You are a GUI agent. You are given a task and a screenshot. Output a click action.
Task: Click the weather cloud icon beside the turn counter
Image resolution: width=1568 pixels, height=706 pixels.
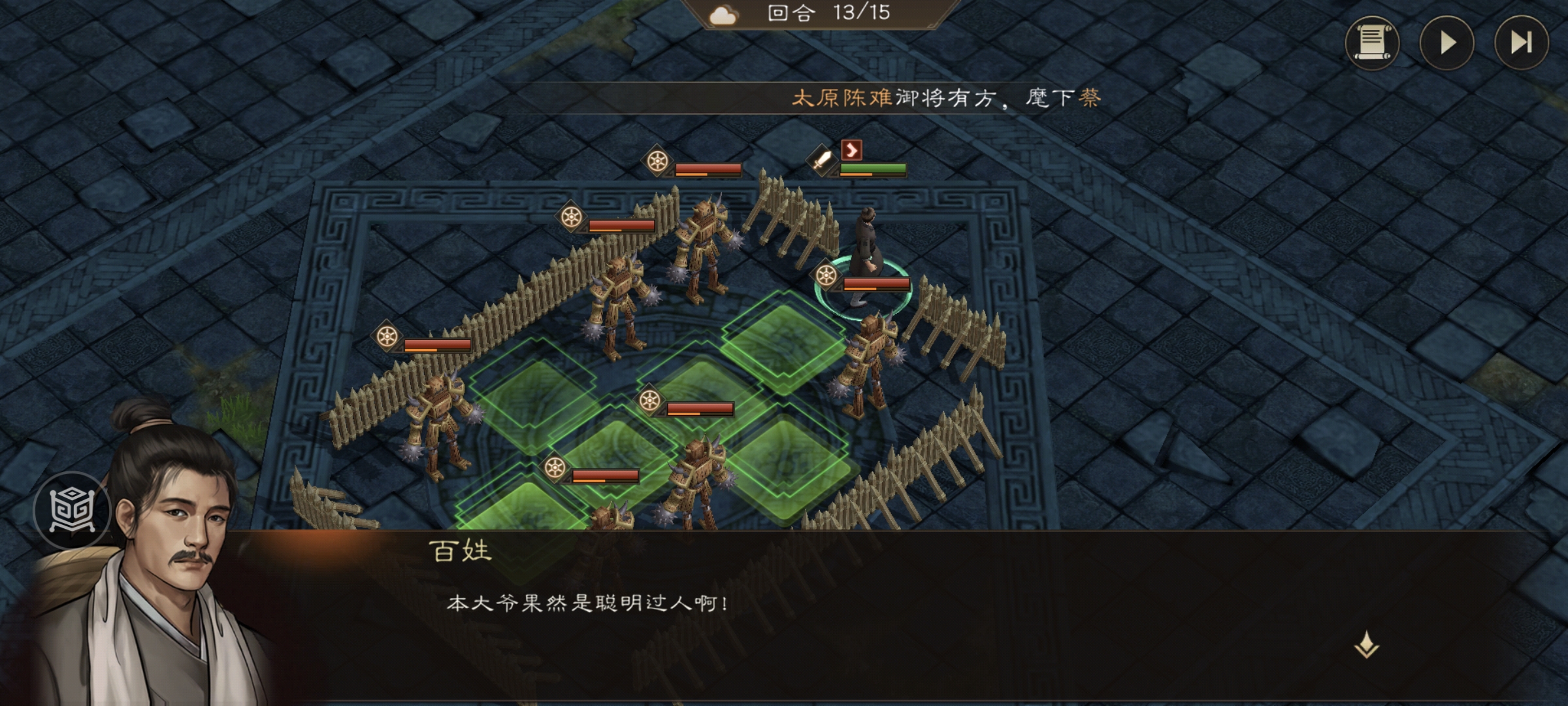coord(721,14)
